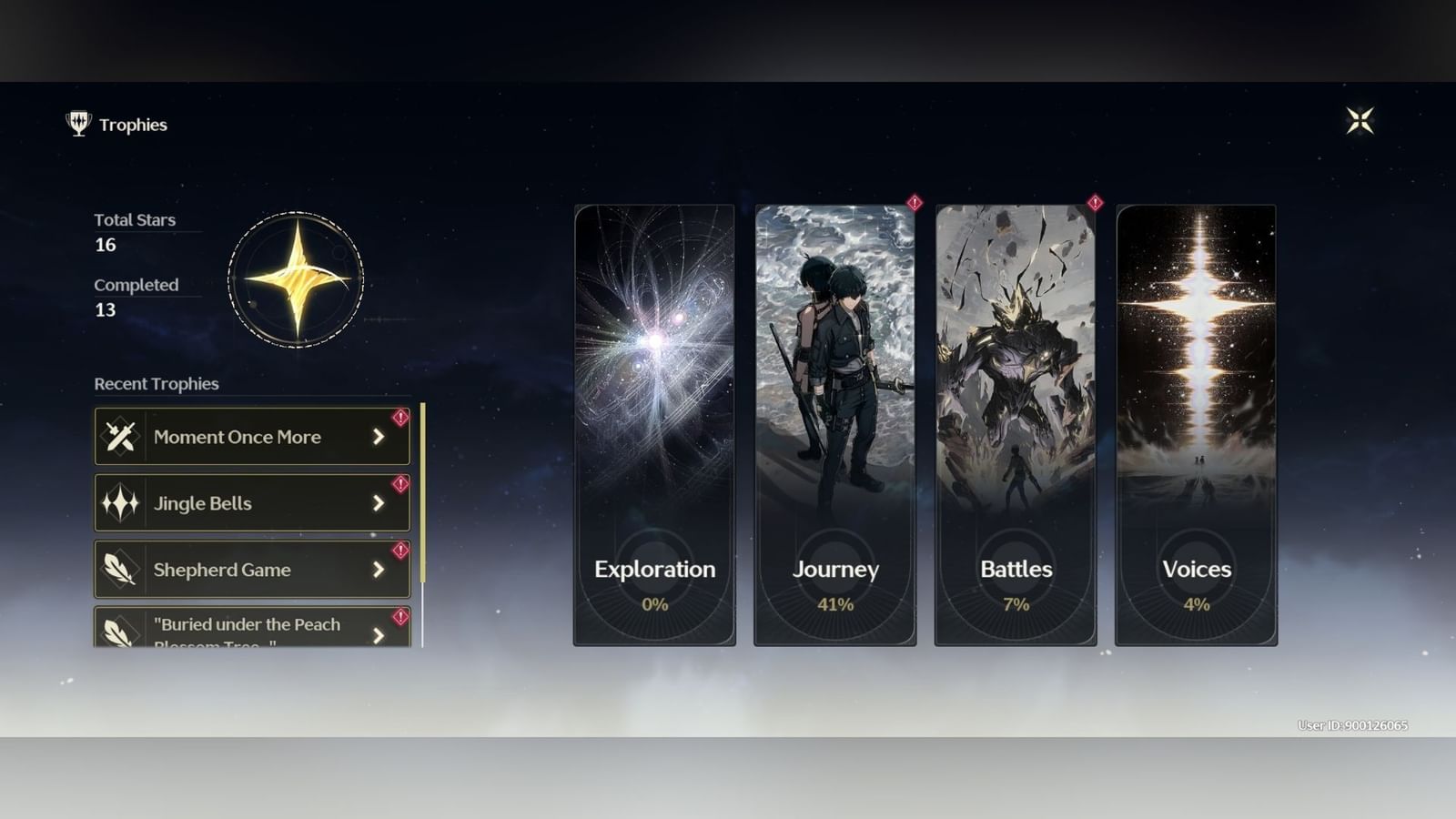This screenshot has width=1456, height=819.
Task: Click the feather icon beside Buried under the Peach trophy
Action: pos(121,631)
